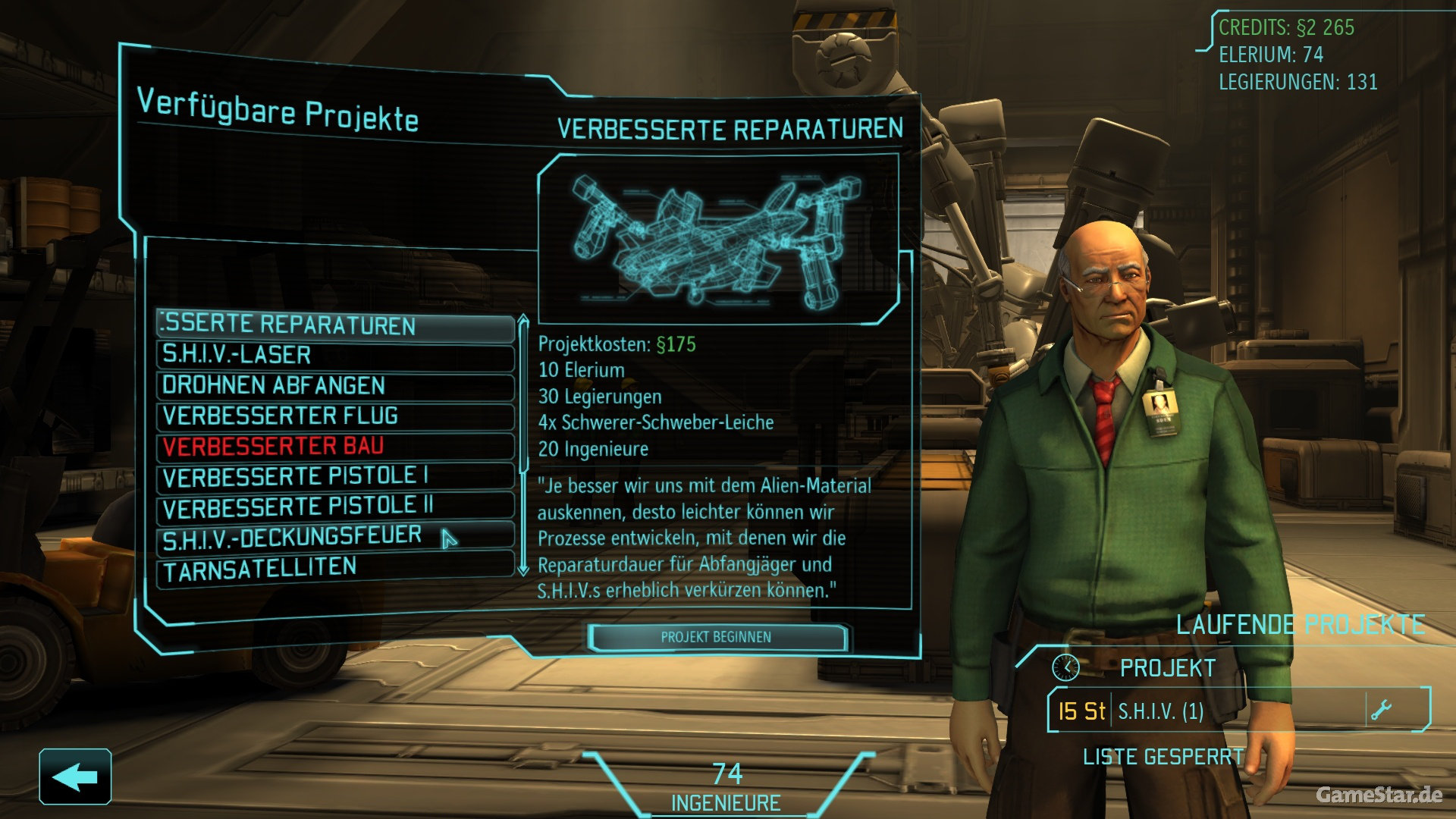Go back with the arrow button
The height and width of the screenshot is (819, 1456).
click(x=75, y=777)
